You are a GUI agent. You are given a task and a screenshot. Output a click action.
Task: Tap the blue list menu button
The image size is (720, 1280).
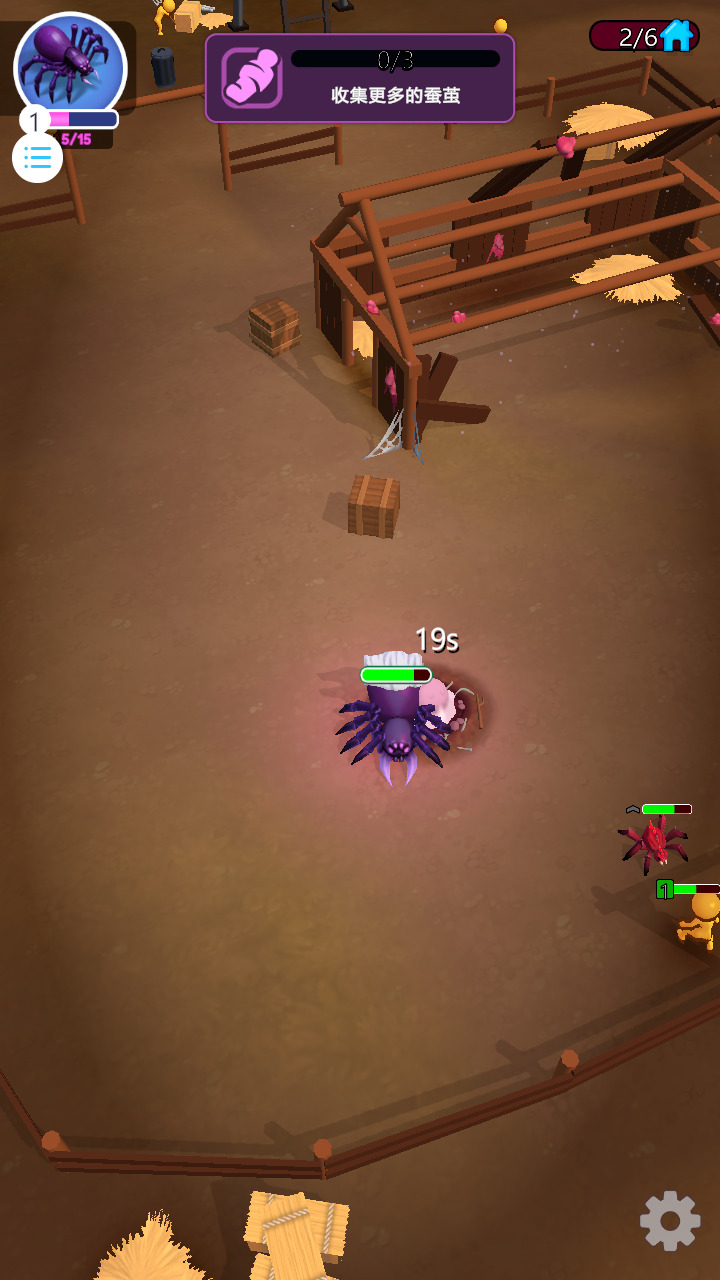tap(38, 157)
